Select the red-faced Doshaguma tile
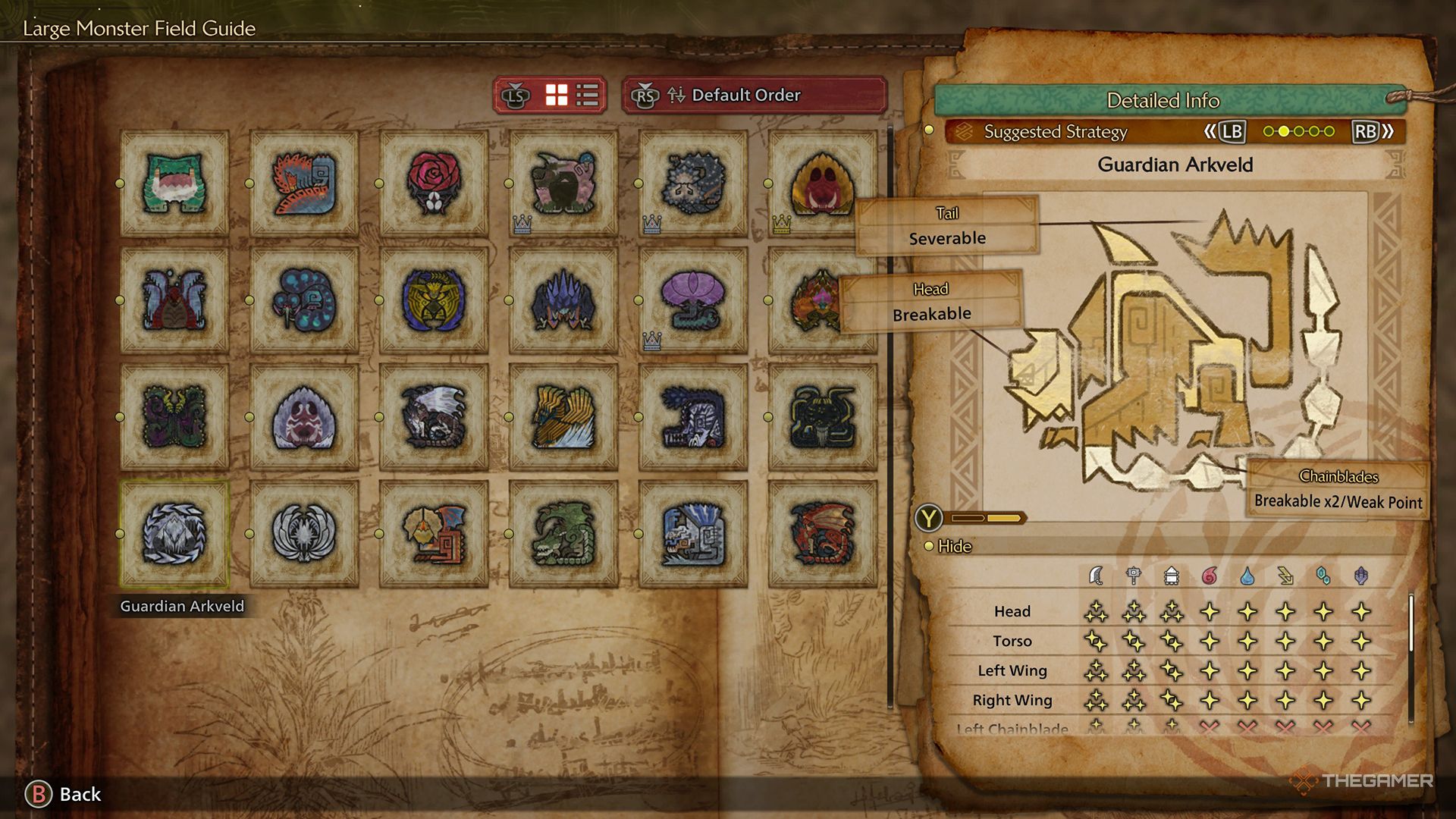The height and width of the screenshot is (819, 1456). (822, 184)
